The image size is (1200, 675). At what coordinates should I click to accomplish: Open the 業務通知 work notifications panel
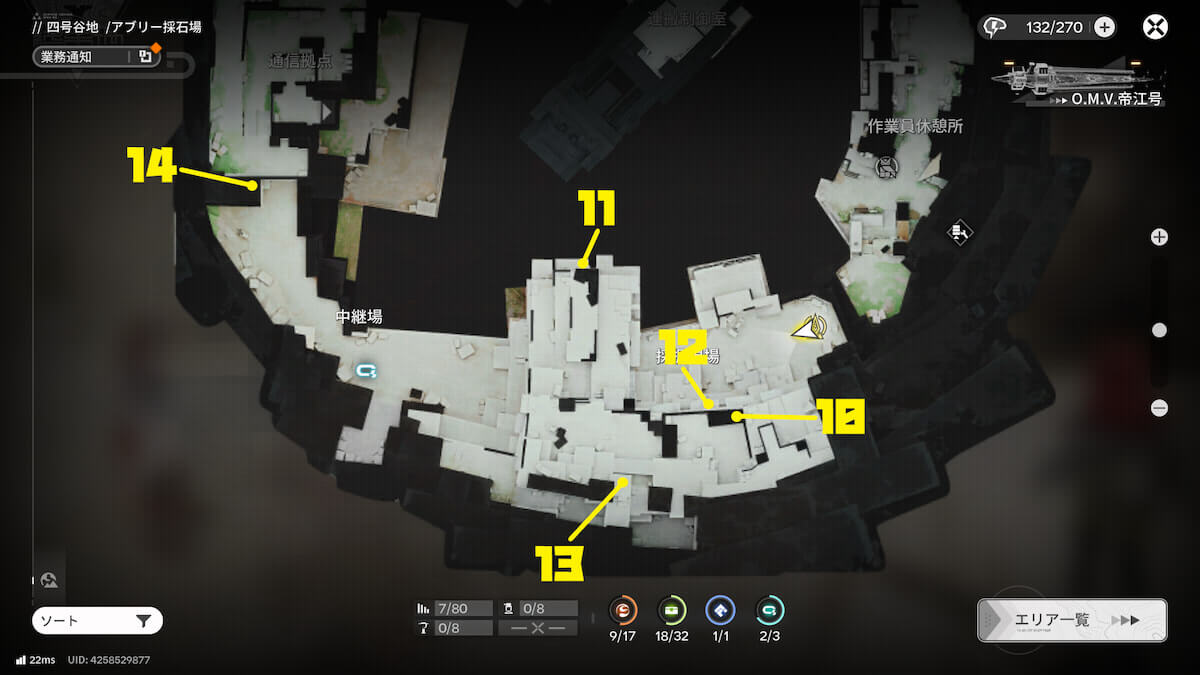[96, 57]
